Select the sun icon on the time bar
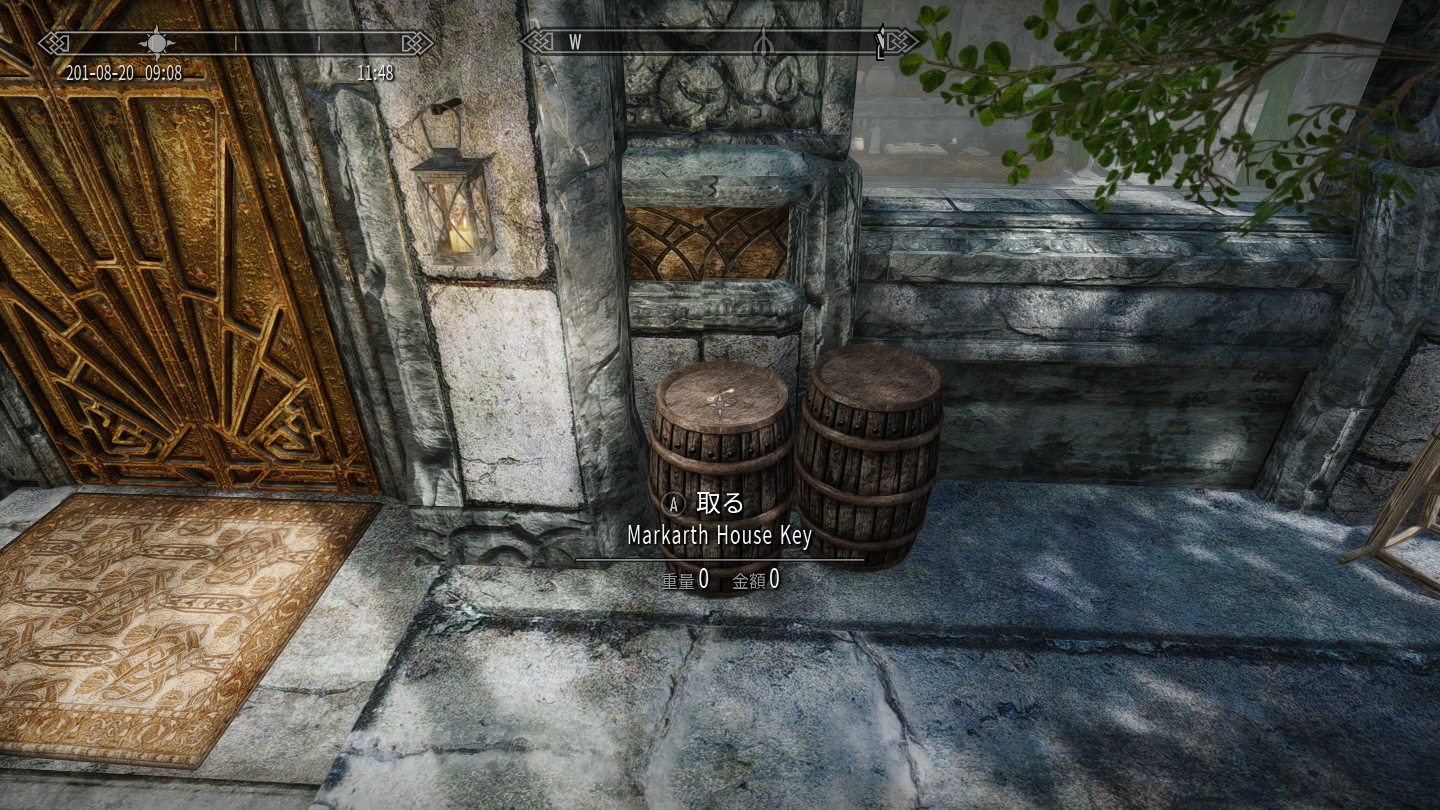1440x810 pixels. [x=156, y=43]
